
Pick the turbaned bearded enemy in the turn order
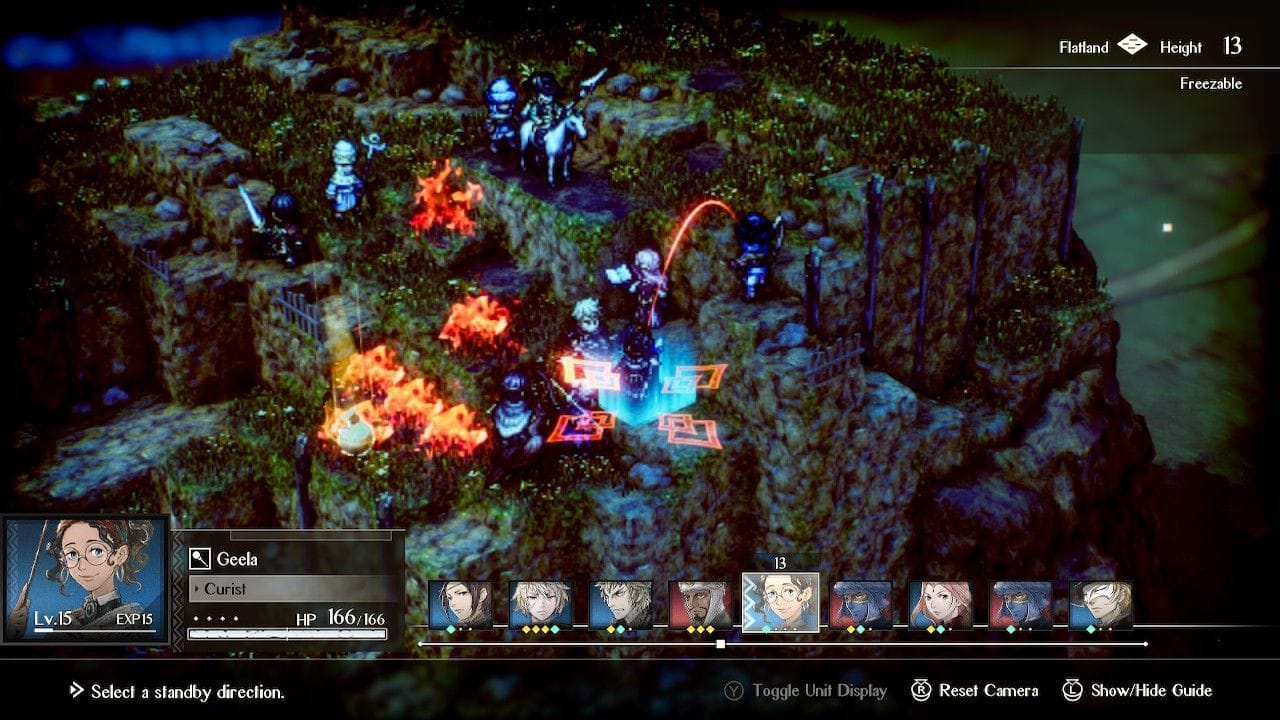pyautogui.click(x=700, y=605)
